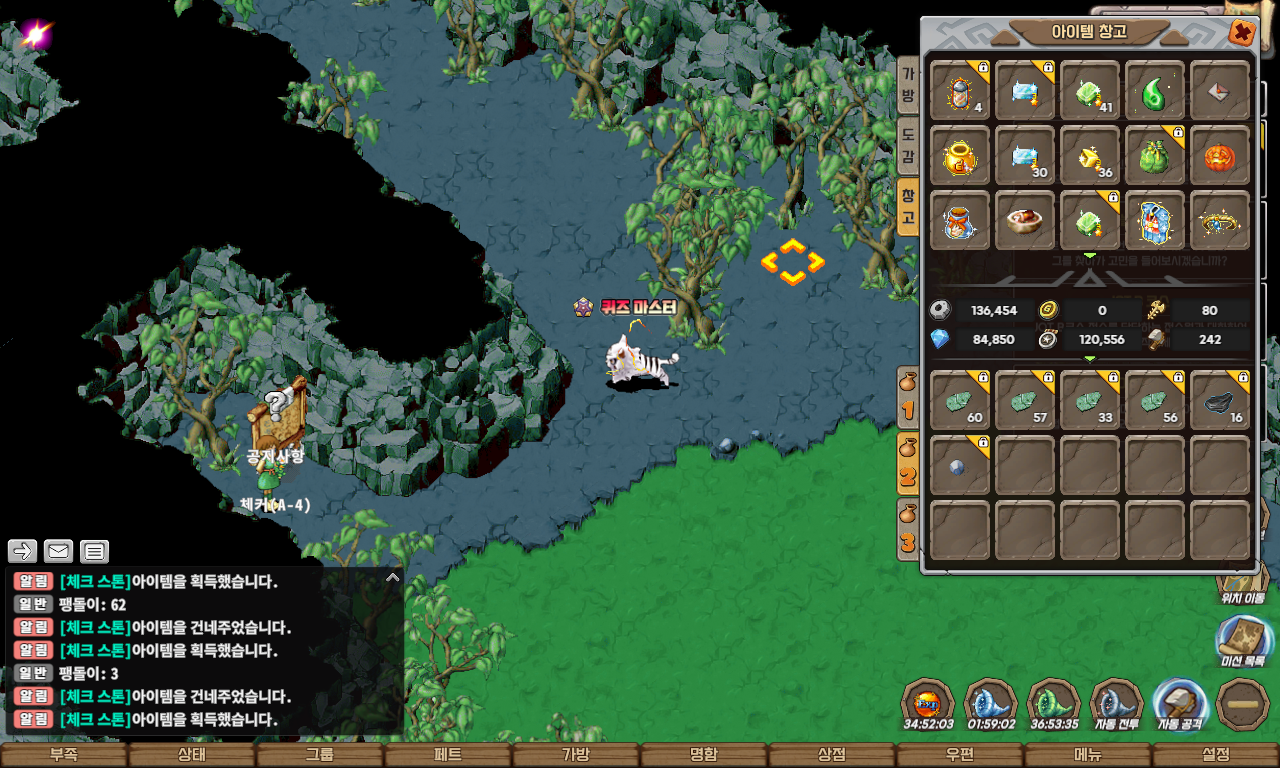Open the mail envelope button above chat

click(59, 551)
